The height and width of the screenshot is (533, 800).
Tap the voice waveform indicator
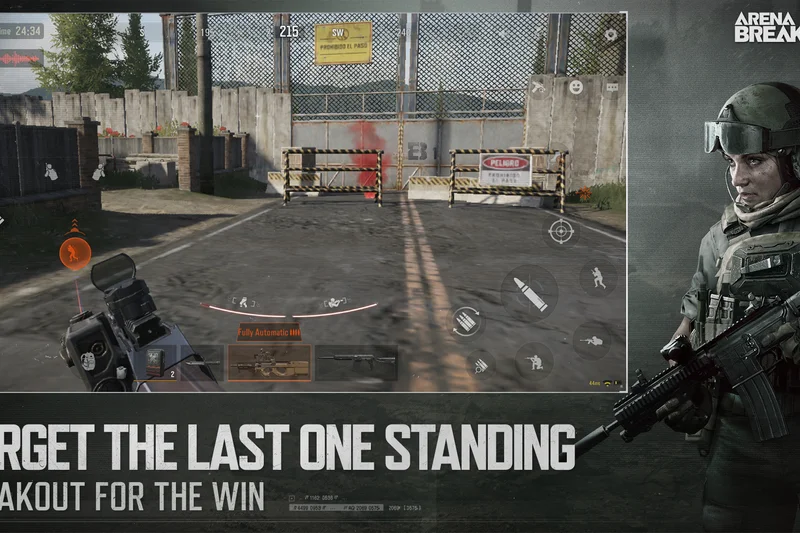(22, 58)
